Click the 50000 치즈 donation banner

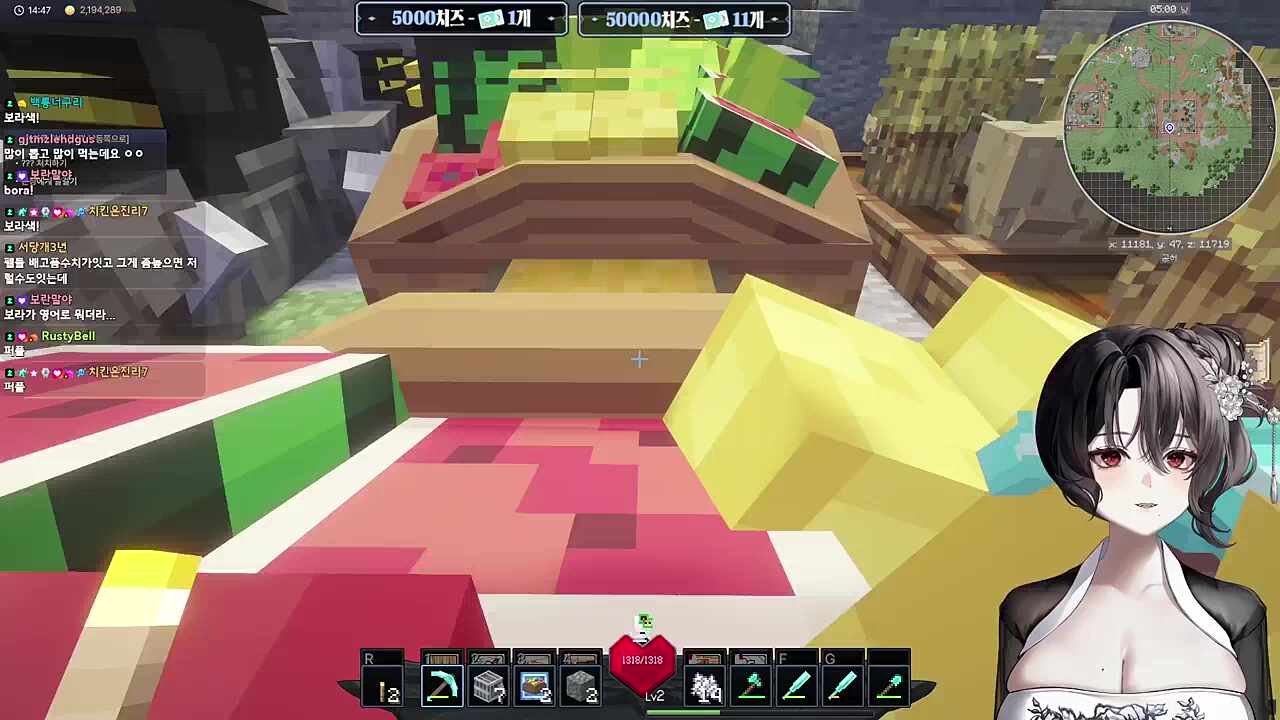click(685, 19)
